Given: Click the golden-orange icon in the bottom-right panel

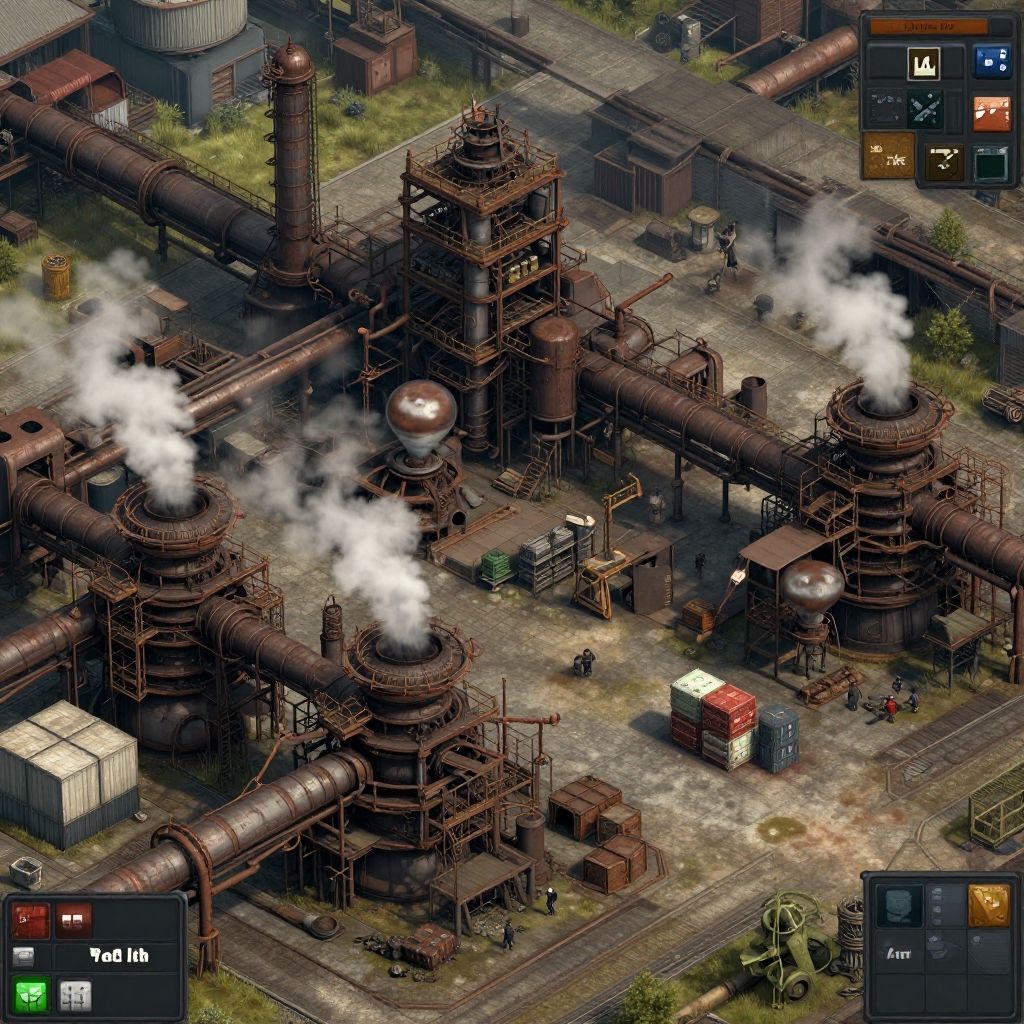Looking at the screenshot, I should click(x=988, y=905).
